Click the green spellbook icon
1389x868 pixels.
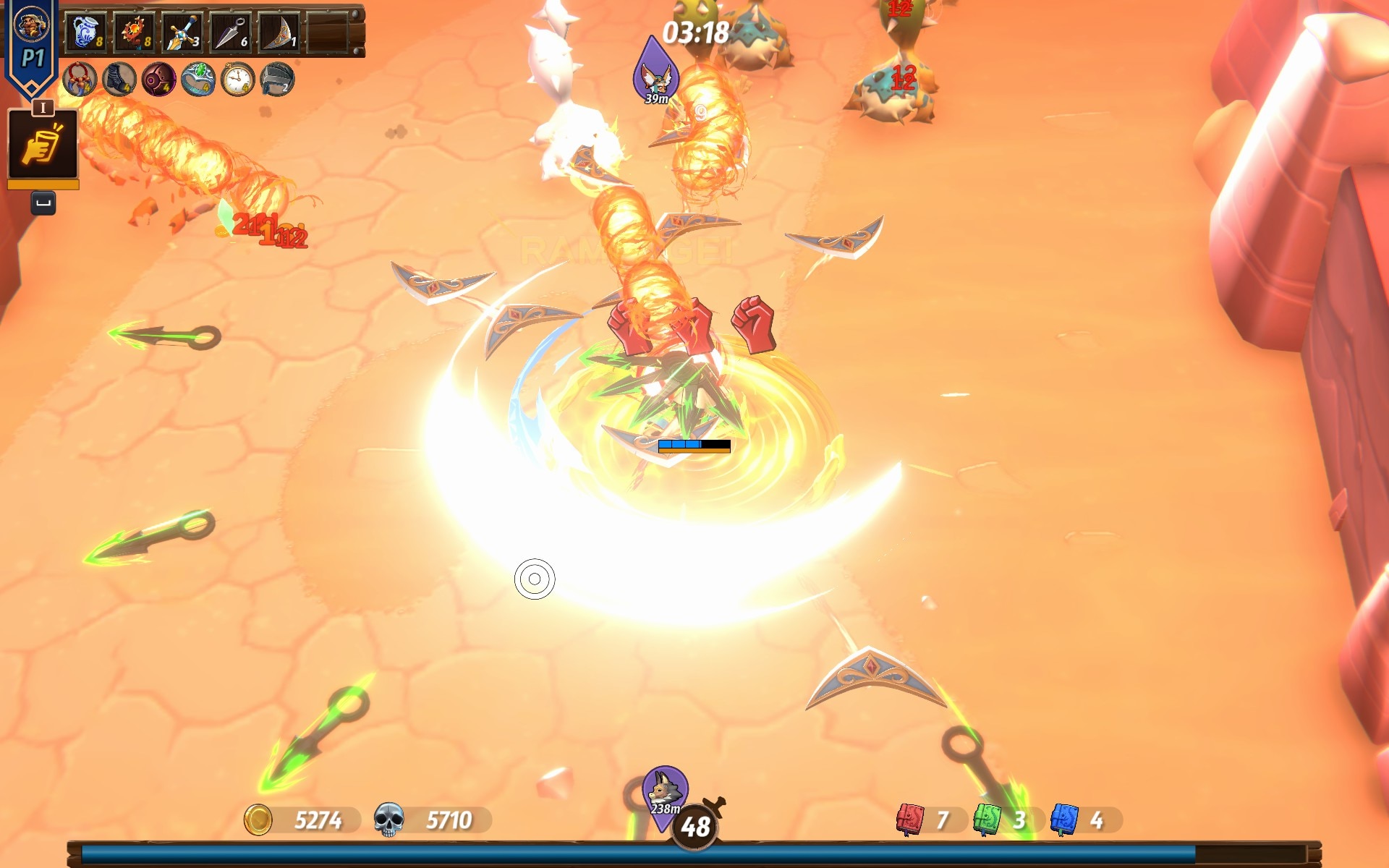[987, 820]
